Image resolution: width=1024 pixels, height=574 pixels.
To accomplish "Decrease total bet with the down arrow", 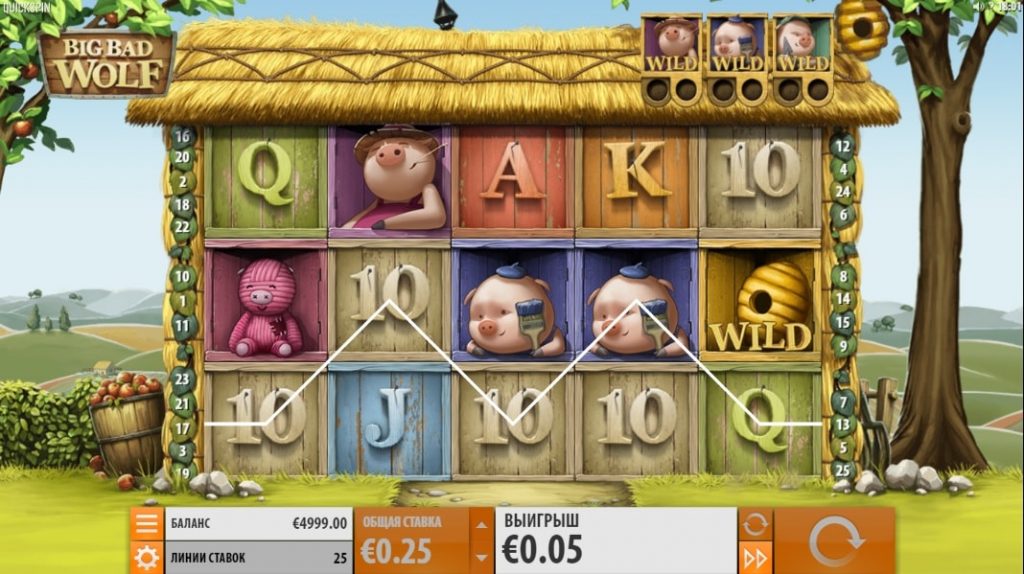I will pos(481,556).
